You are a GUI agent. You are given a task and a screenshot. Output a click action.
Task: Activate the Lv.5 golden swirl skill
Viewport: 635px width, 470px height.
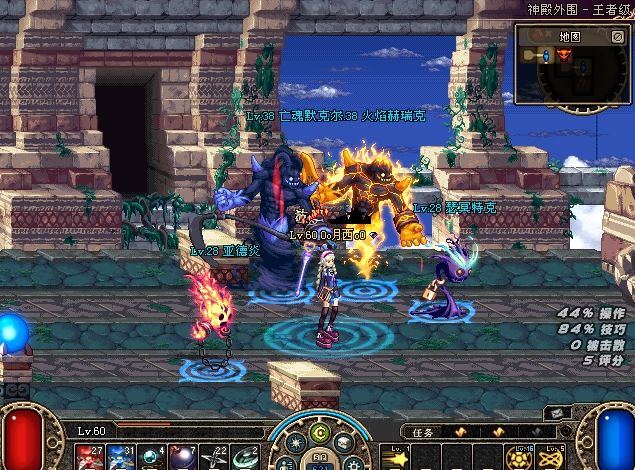point(551,458)
